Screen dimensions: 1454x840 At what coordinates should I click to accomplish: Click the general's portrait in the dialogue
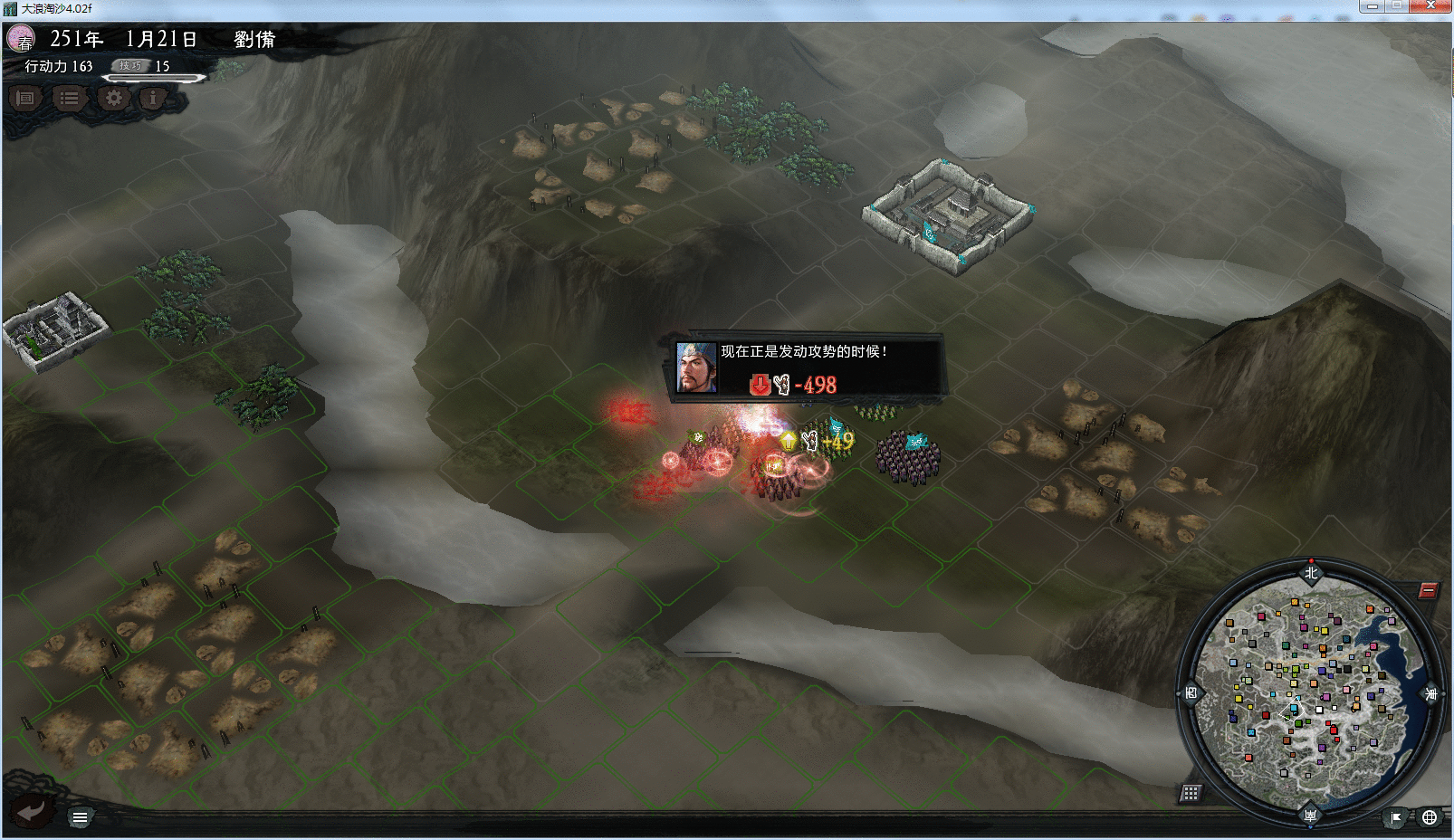(696, 367)
